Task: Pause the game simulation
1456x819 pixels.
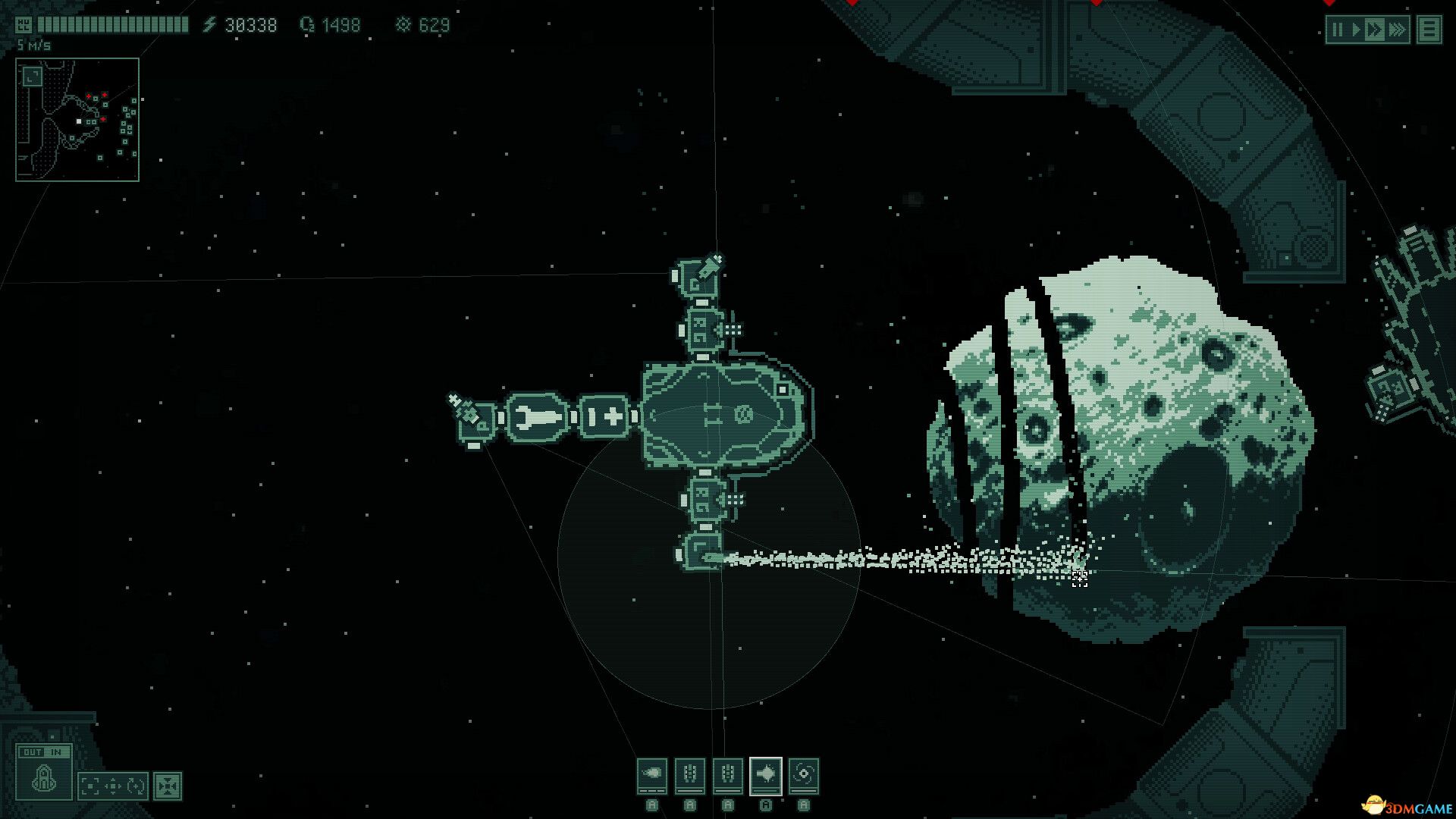Action: click(x=1338, y=29)
